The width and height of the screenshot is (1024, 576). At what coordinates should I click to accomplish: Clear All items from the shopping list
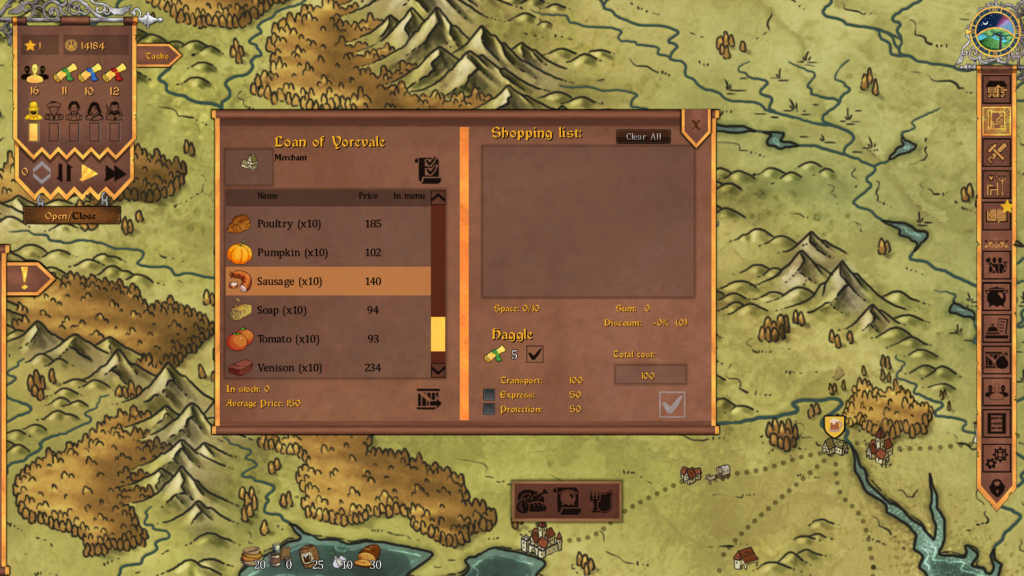tap(643, 137)
